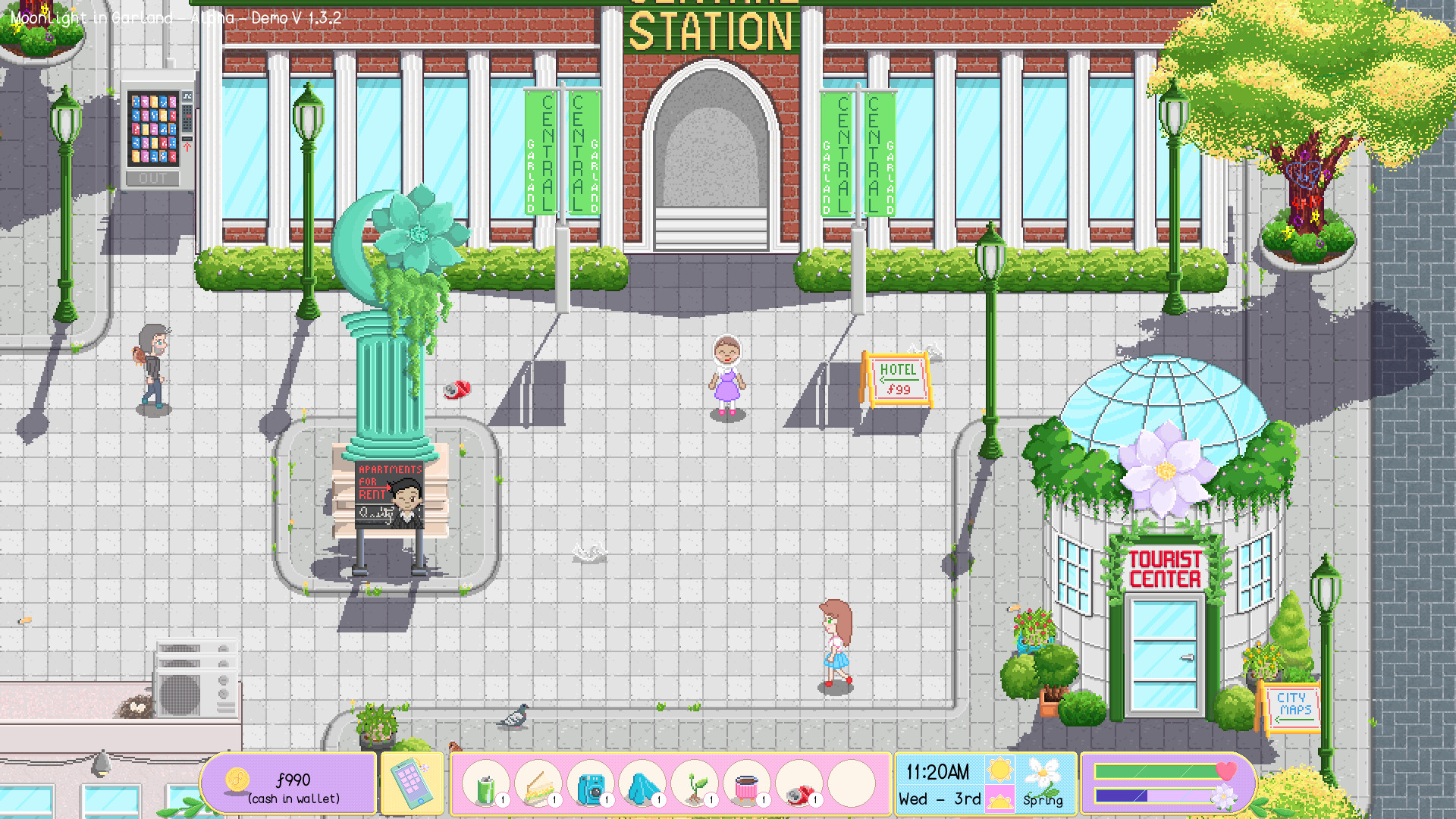1456x819 pixels.
Task: Select the blue tent from the hotbar
Action: [x=644, y=785]
